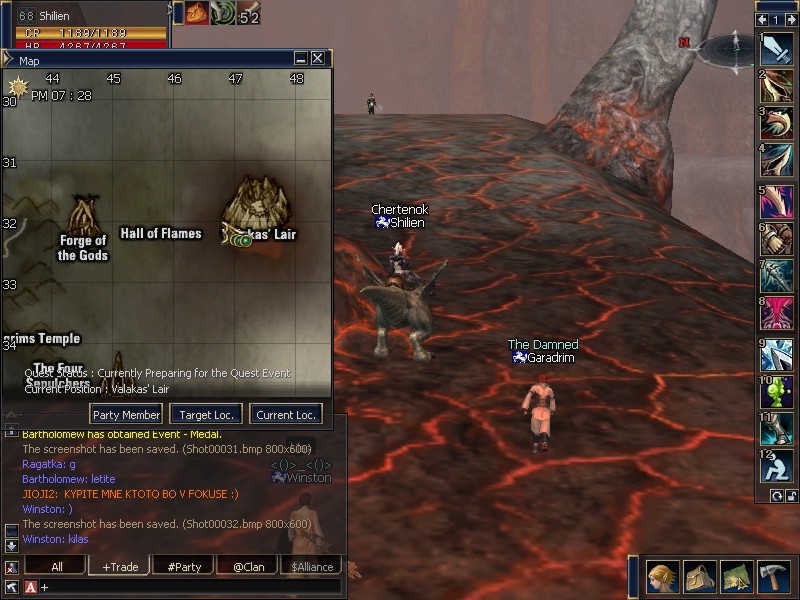800x600 pixels.
Task: Toggle the shortcut bar lock
Action: click(x=790, y=495)
